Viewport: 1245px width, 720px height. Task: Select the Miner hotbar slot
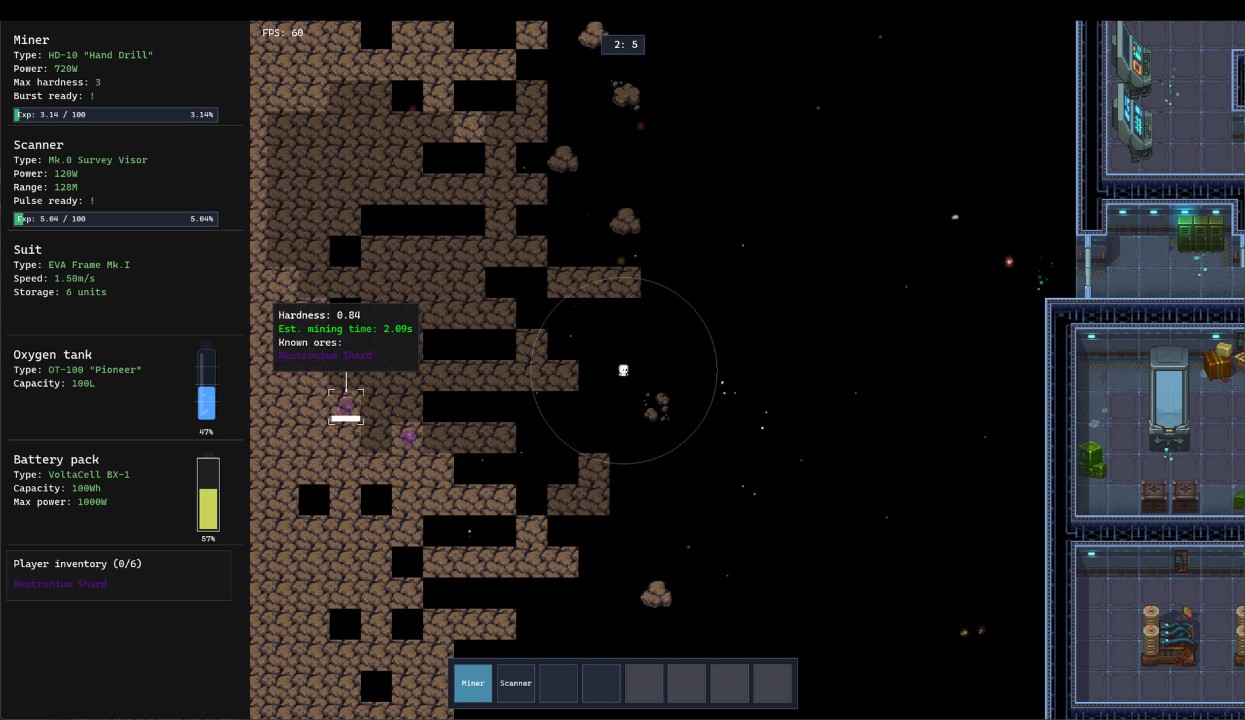point(473,684)
